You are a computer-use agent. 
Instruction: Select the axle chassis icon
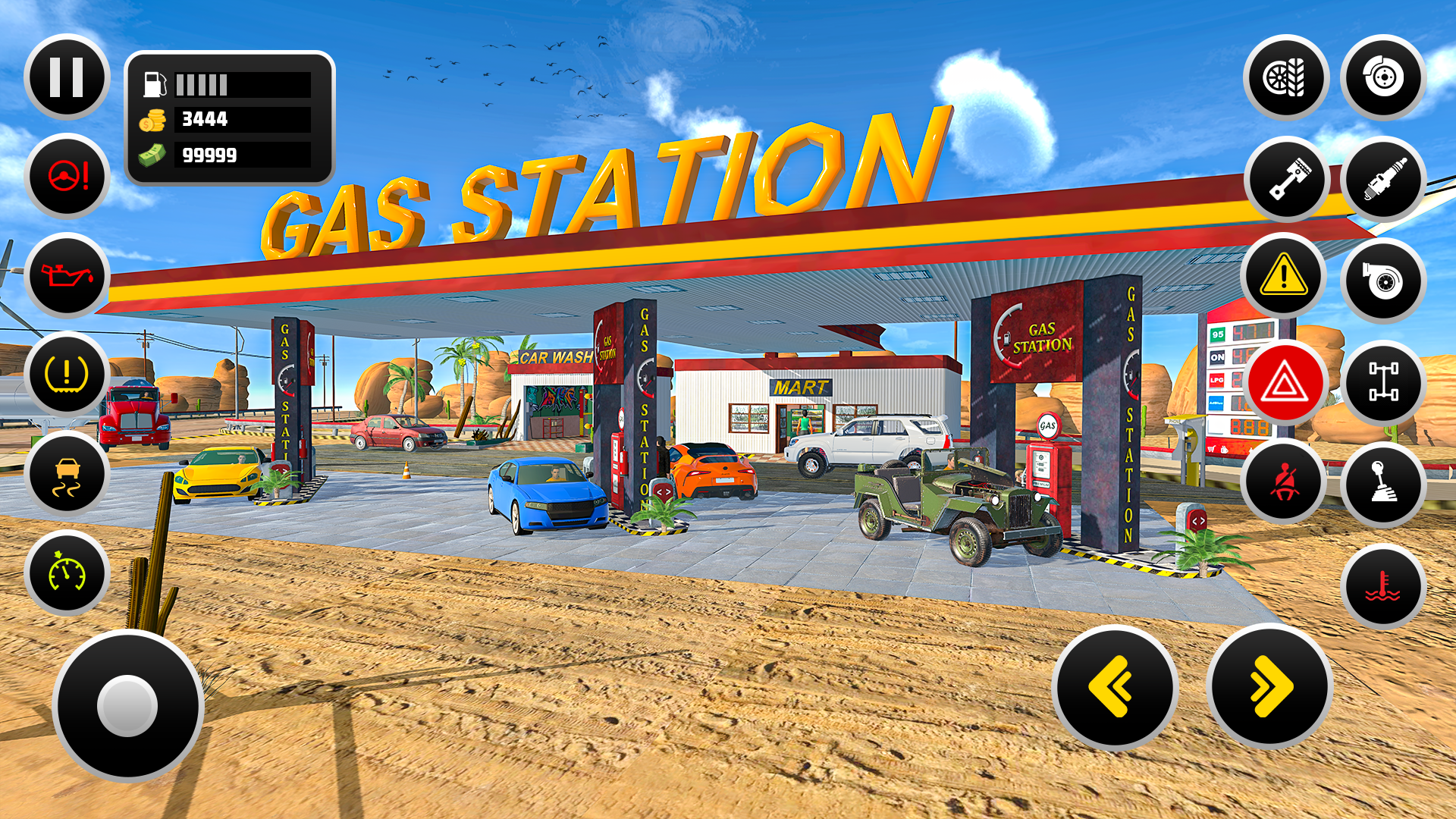[x=1385, y=381]
